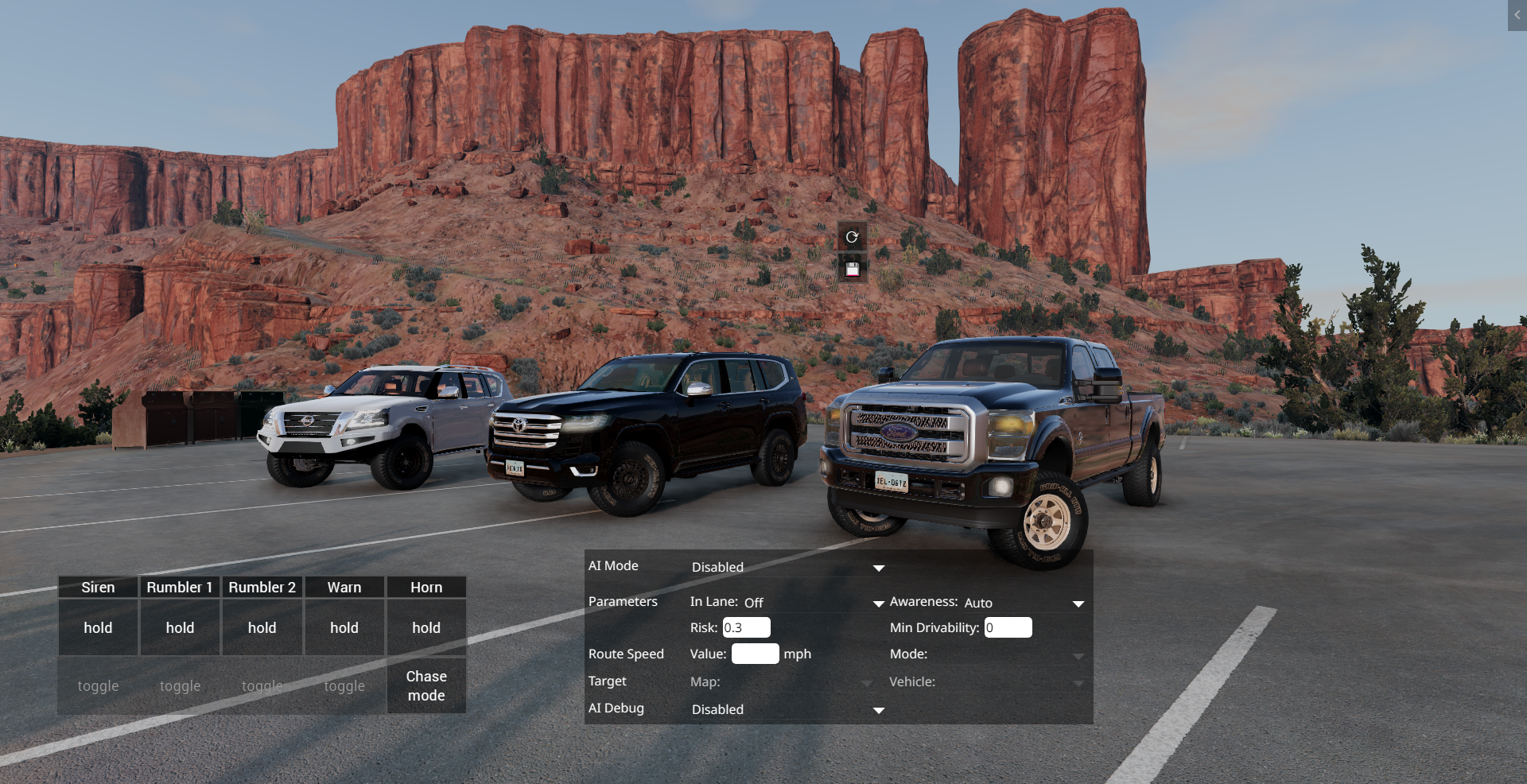Viewport: 1527px width, 784px height.
Task: Trigger the Warn hold button
Action: (344, 627)
